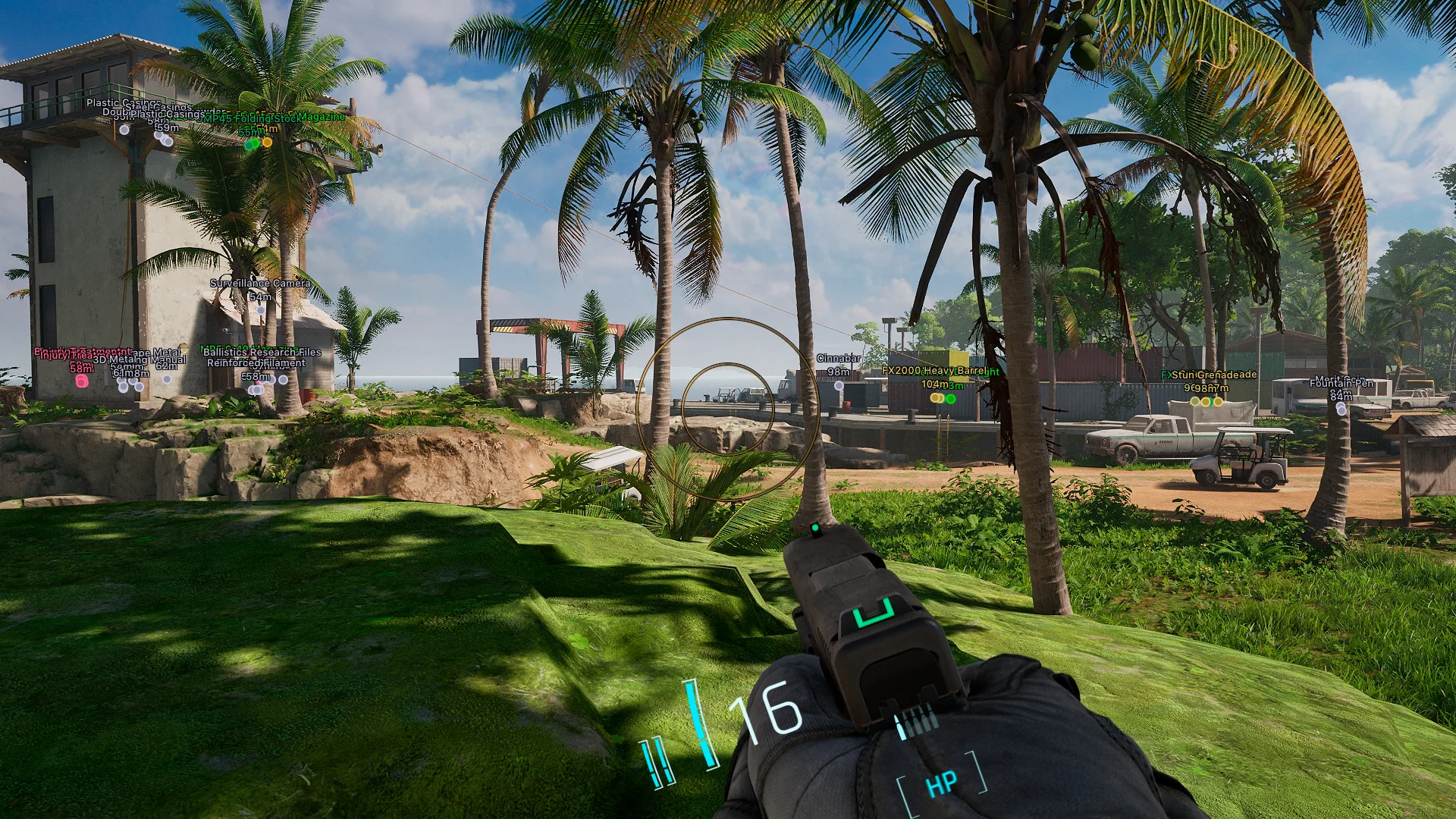This screenshot has height=819, width=1456.
Task: Select the Fountain Pen loot marker
Action: [x=1341, y=409]
